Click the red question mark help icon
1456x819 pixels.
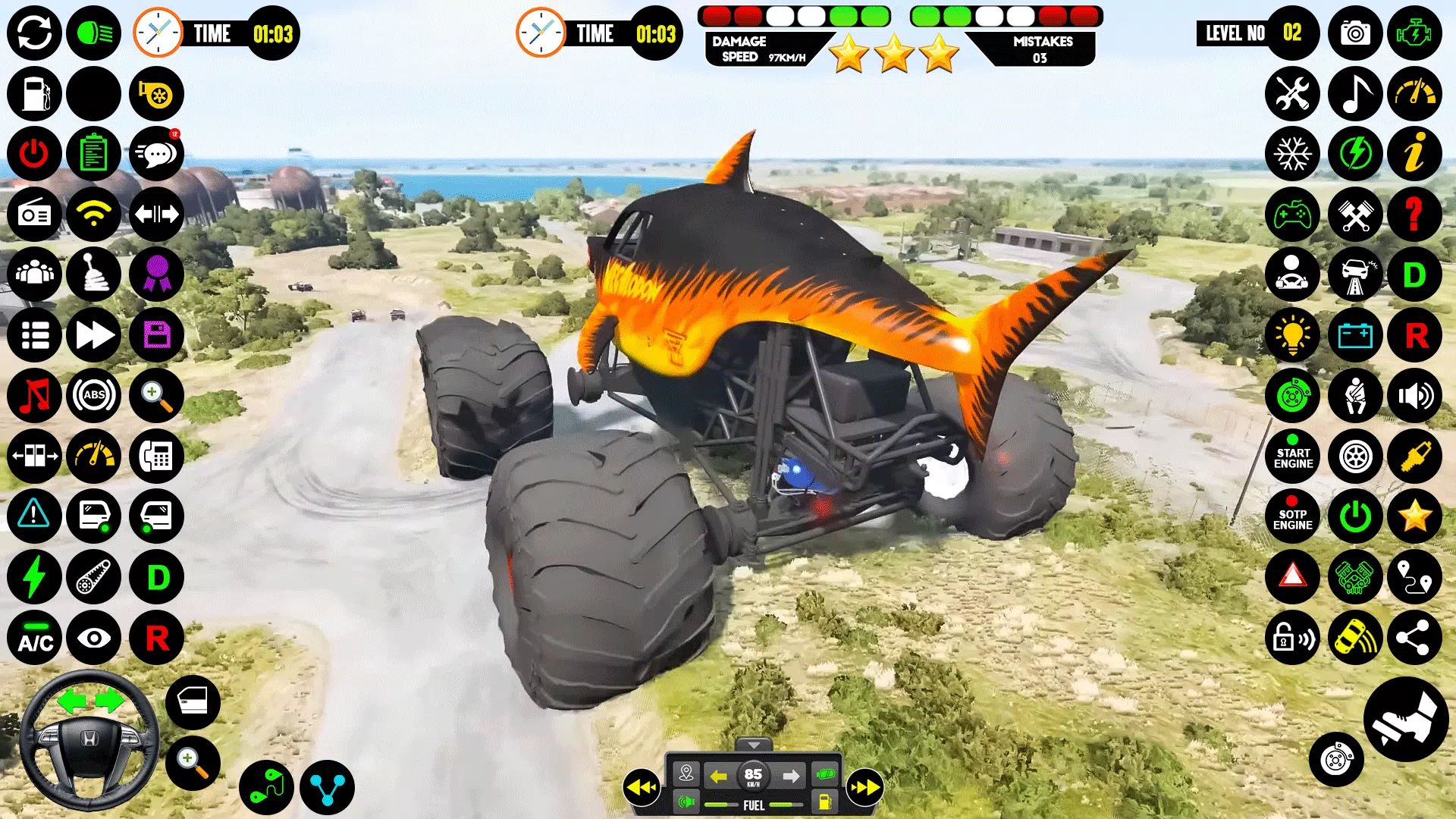point(1414,215)
